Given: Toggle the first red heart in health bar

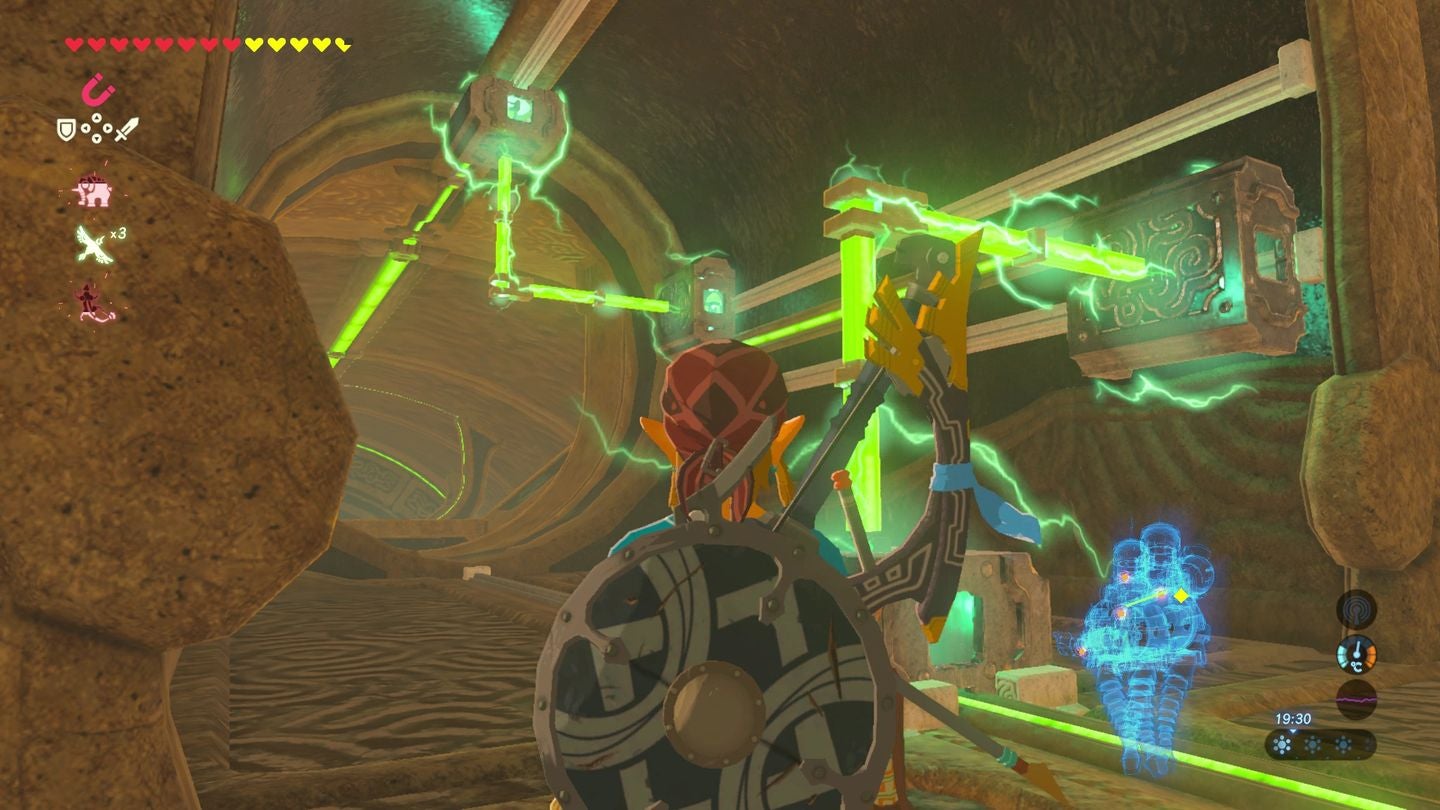Looking at the screenshot, I should point(74,44).
